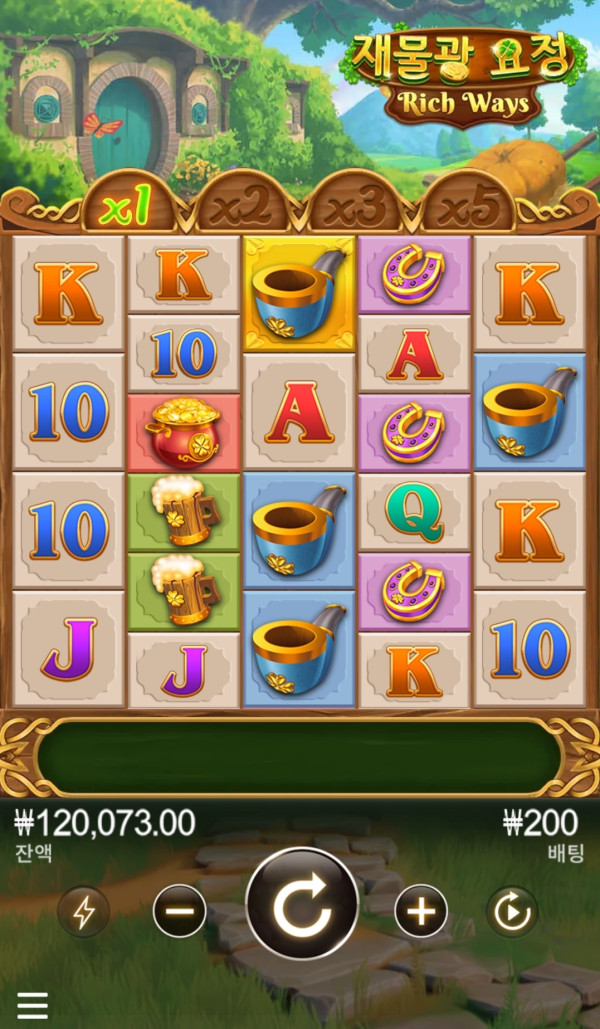
Task: Tap the ₩200 bet amount display
Action: pyautogui.click(x=540, y=824)
